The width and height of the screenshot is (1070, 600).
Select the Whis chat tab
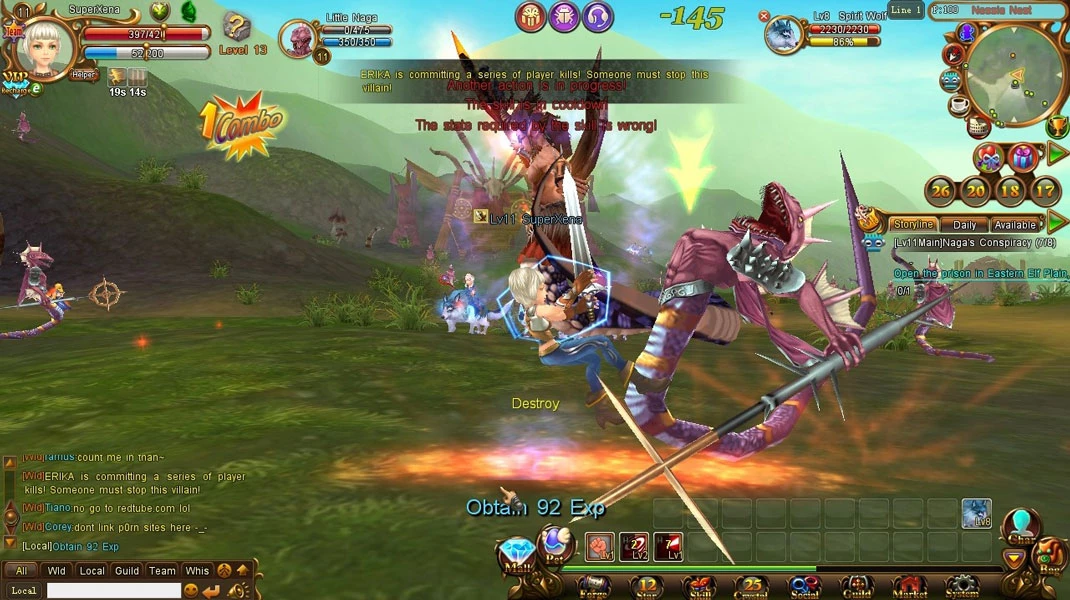197,571
